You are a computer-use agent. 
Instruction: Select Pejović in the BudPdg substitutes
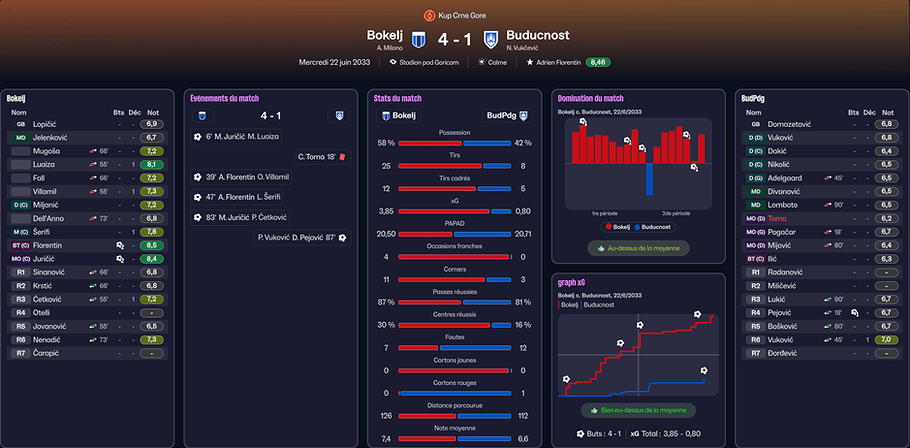[781, 312]
